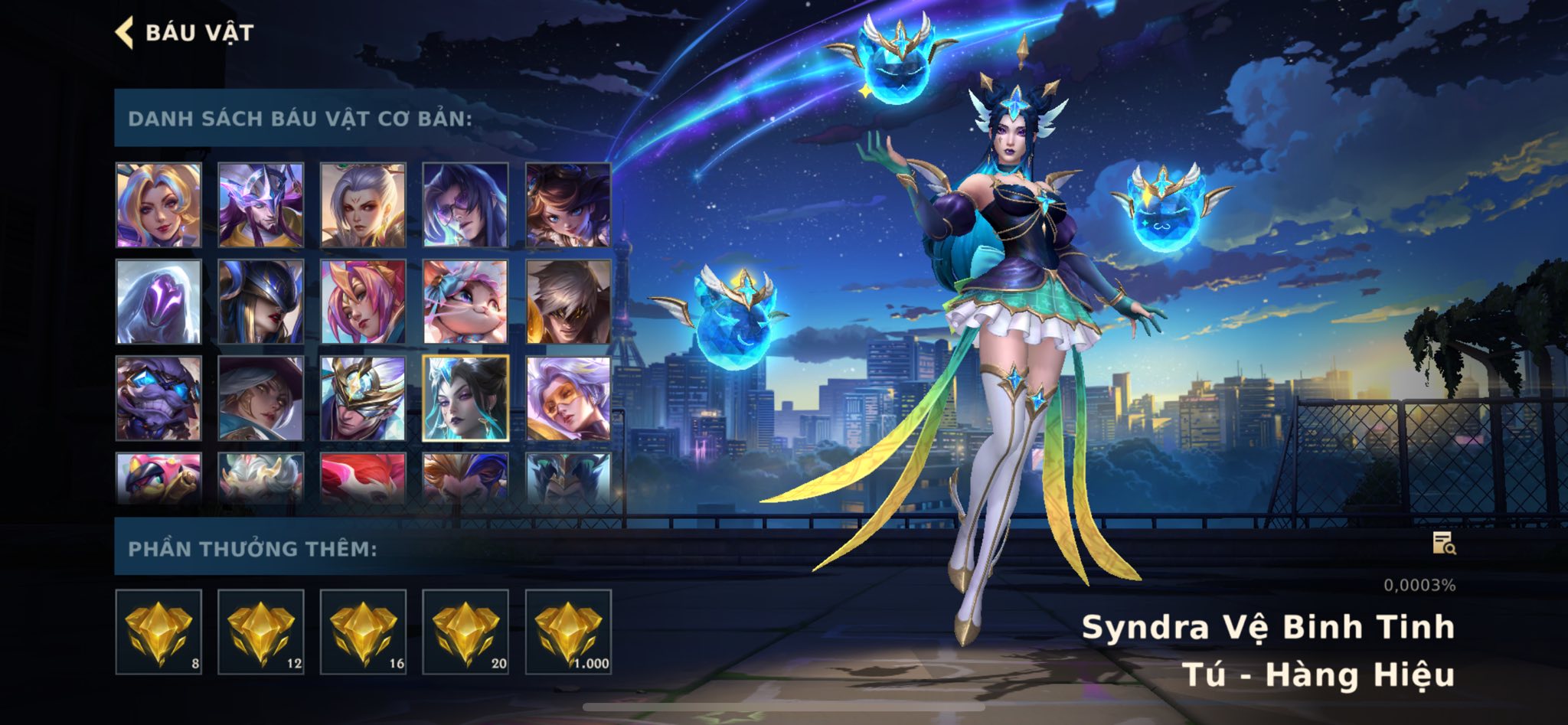Pick the woman in wide-brimmed hat skin
Screen dimensions: 1568x725
coord(261,398)
